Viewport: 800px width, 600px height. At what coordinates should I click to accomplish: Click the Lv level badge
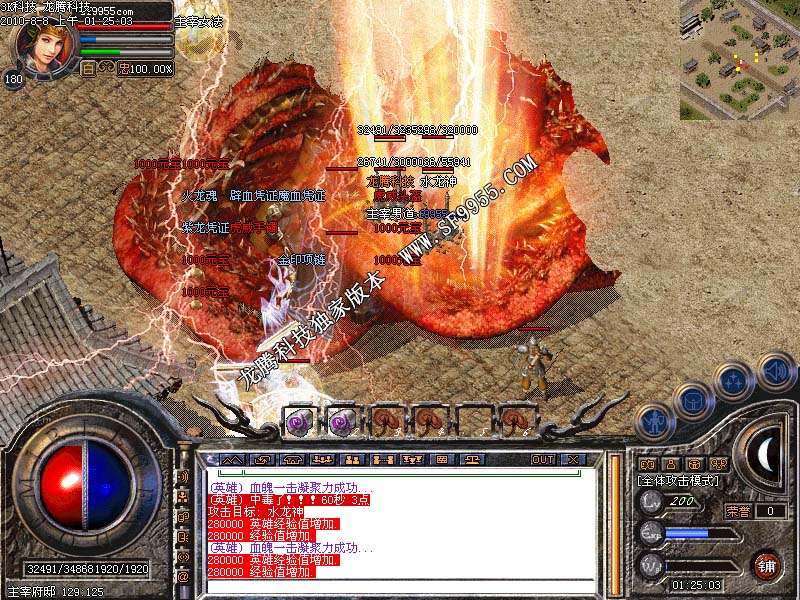pyautogui.click(x=652, y=501)
